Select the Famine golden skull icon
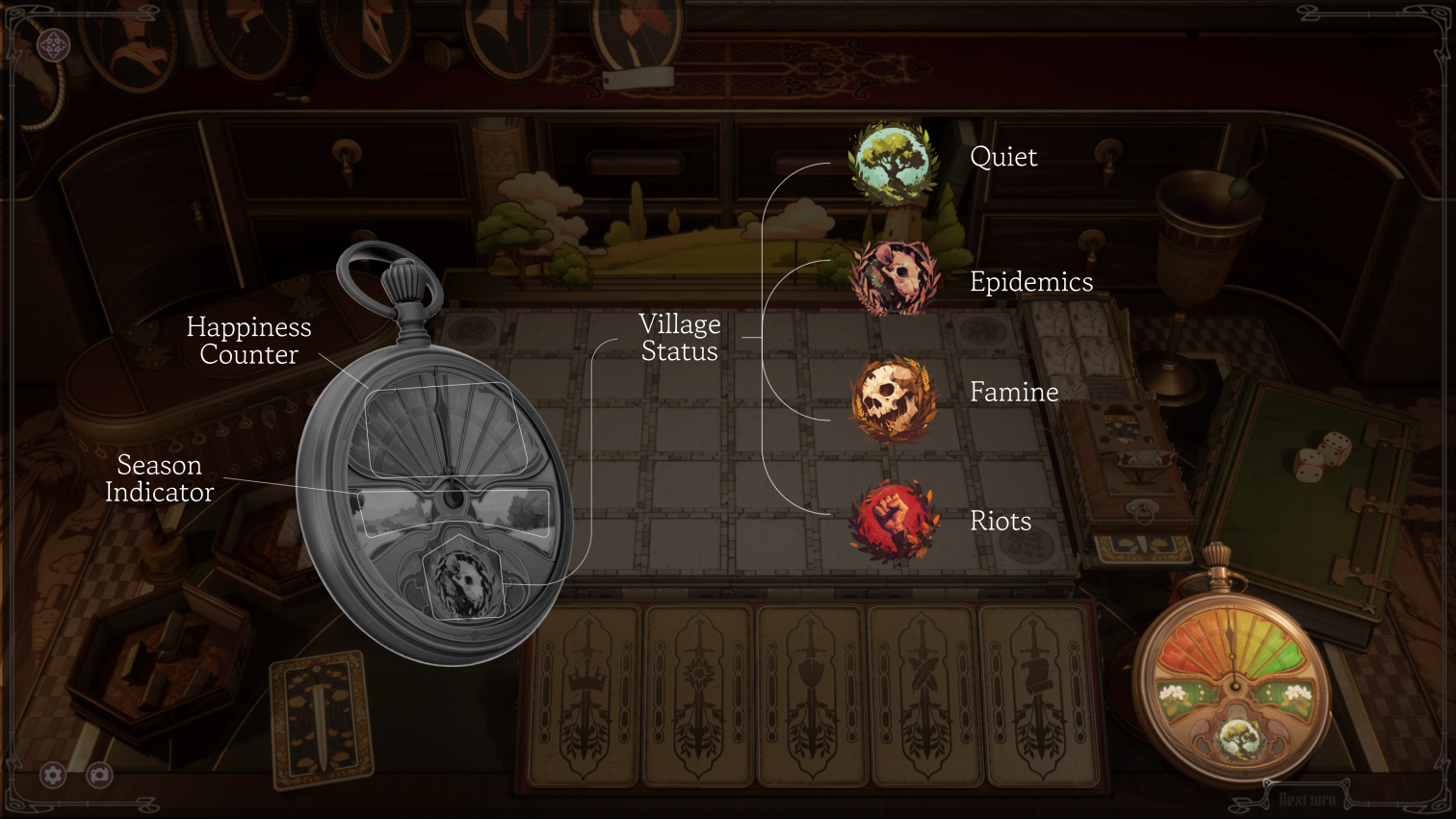 pos(893,400)
